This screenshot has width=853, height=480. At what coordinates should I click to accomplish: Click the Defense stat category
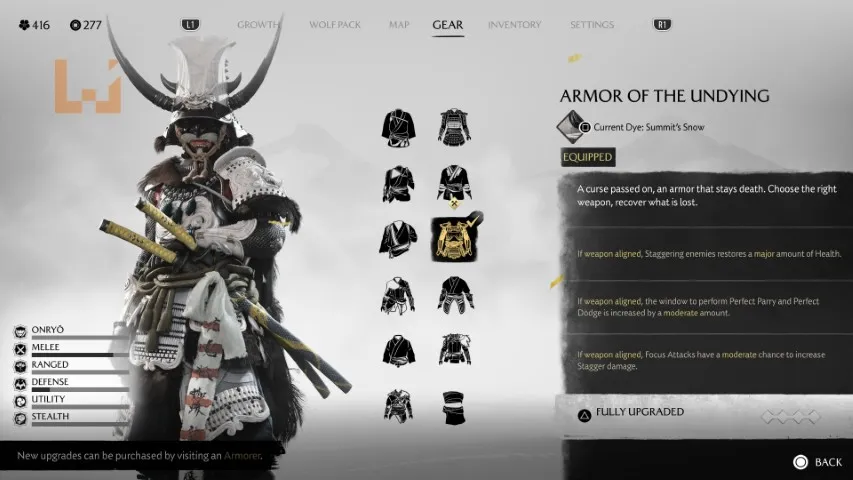[x=51, y=382]
